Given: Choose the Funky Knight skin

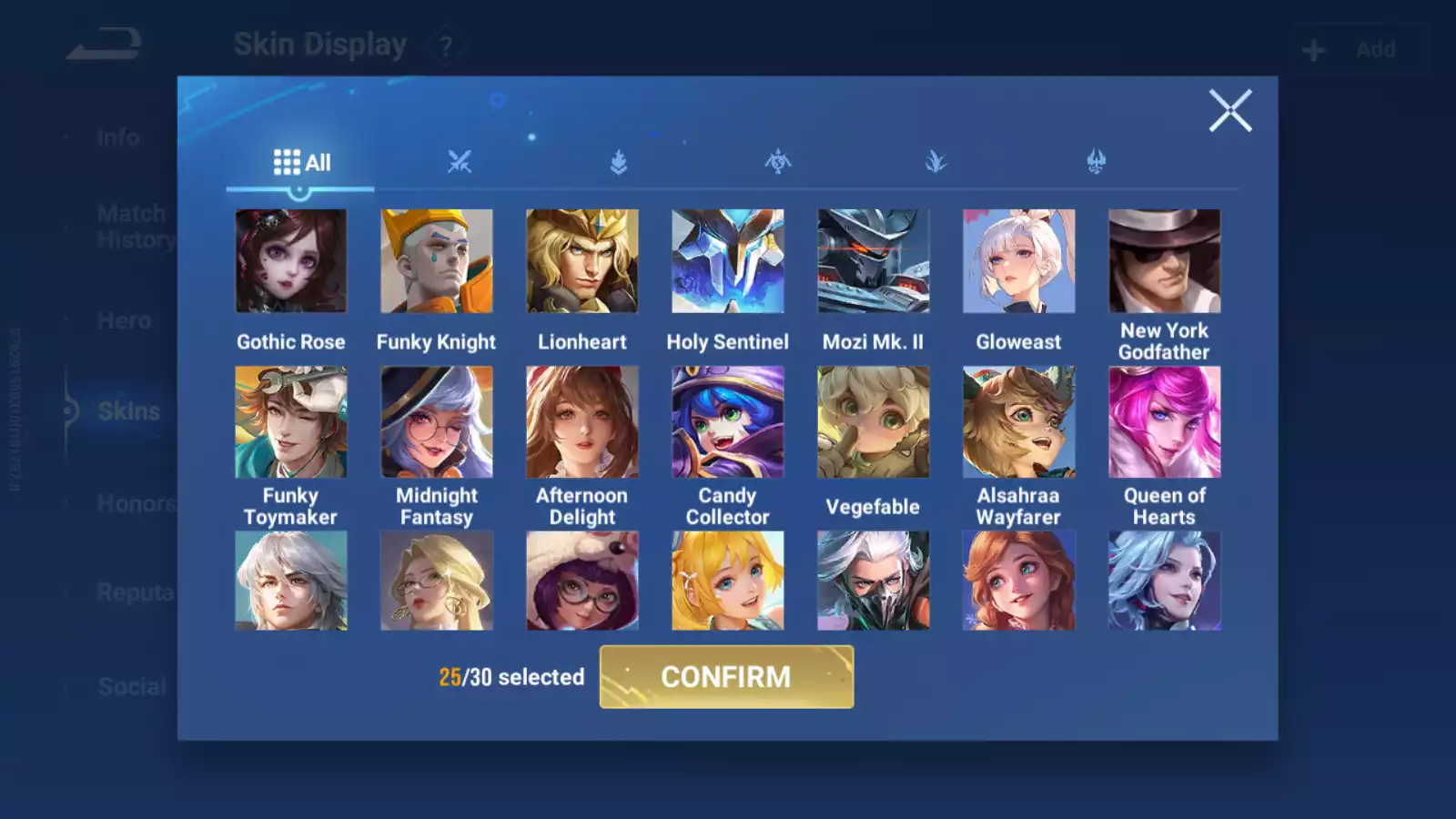Looking at the screenshot, I should 437,262.
